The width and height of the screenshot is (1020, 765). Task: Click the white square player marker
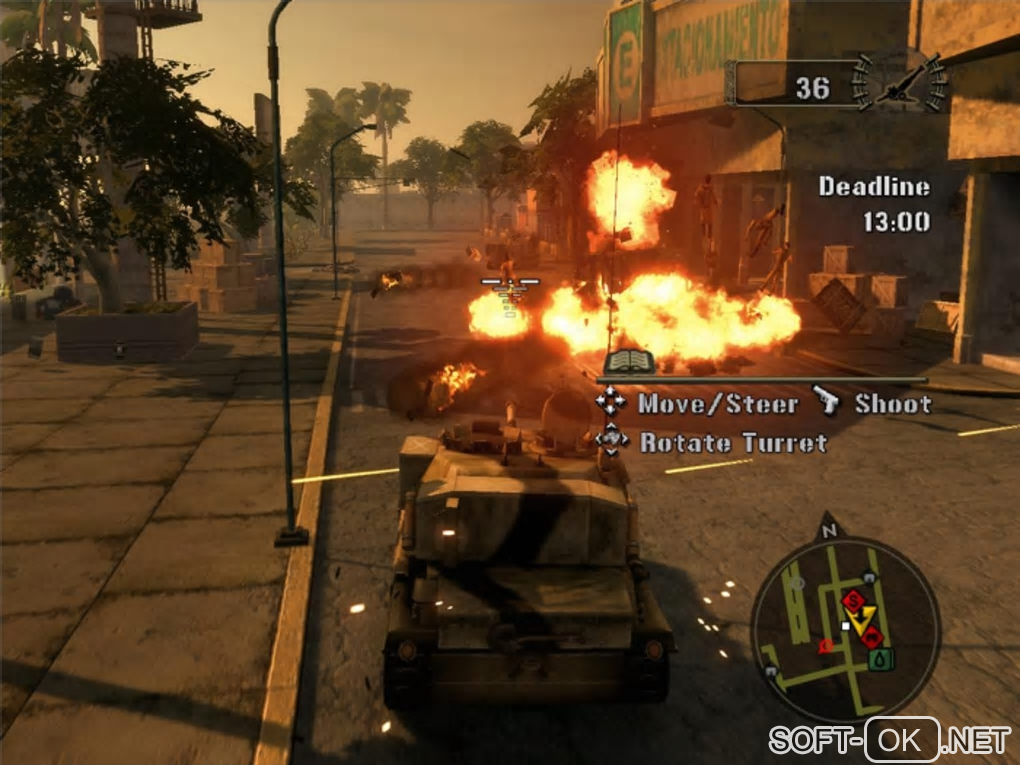tap(846, 626)
